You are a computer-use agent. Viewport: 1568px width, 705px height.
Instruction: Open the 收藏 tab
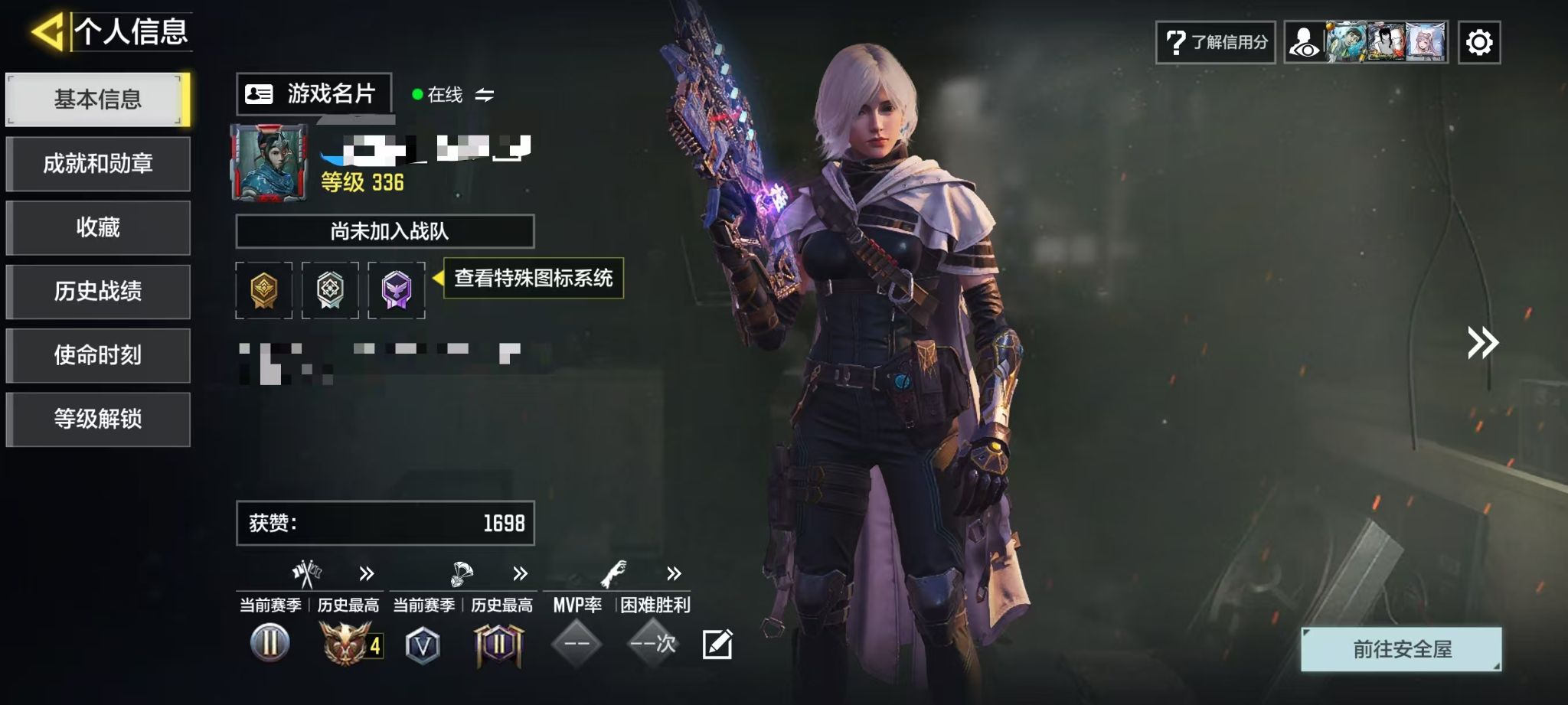98,227
